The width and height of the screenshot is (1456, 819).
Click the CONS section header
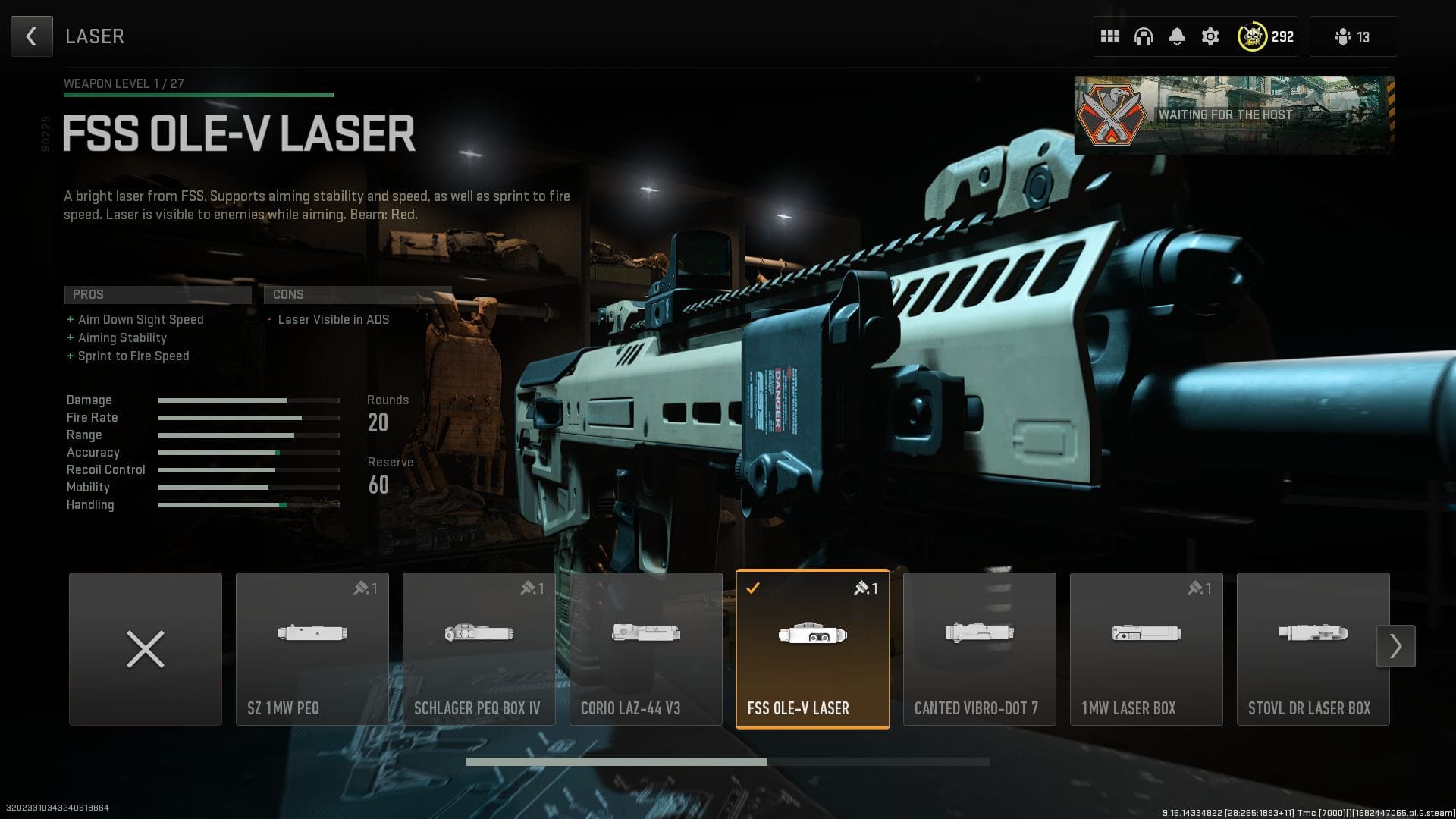coord(357,294)
